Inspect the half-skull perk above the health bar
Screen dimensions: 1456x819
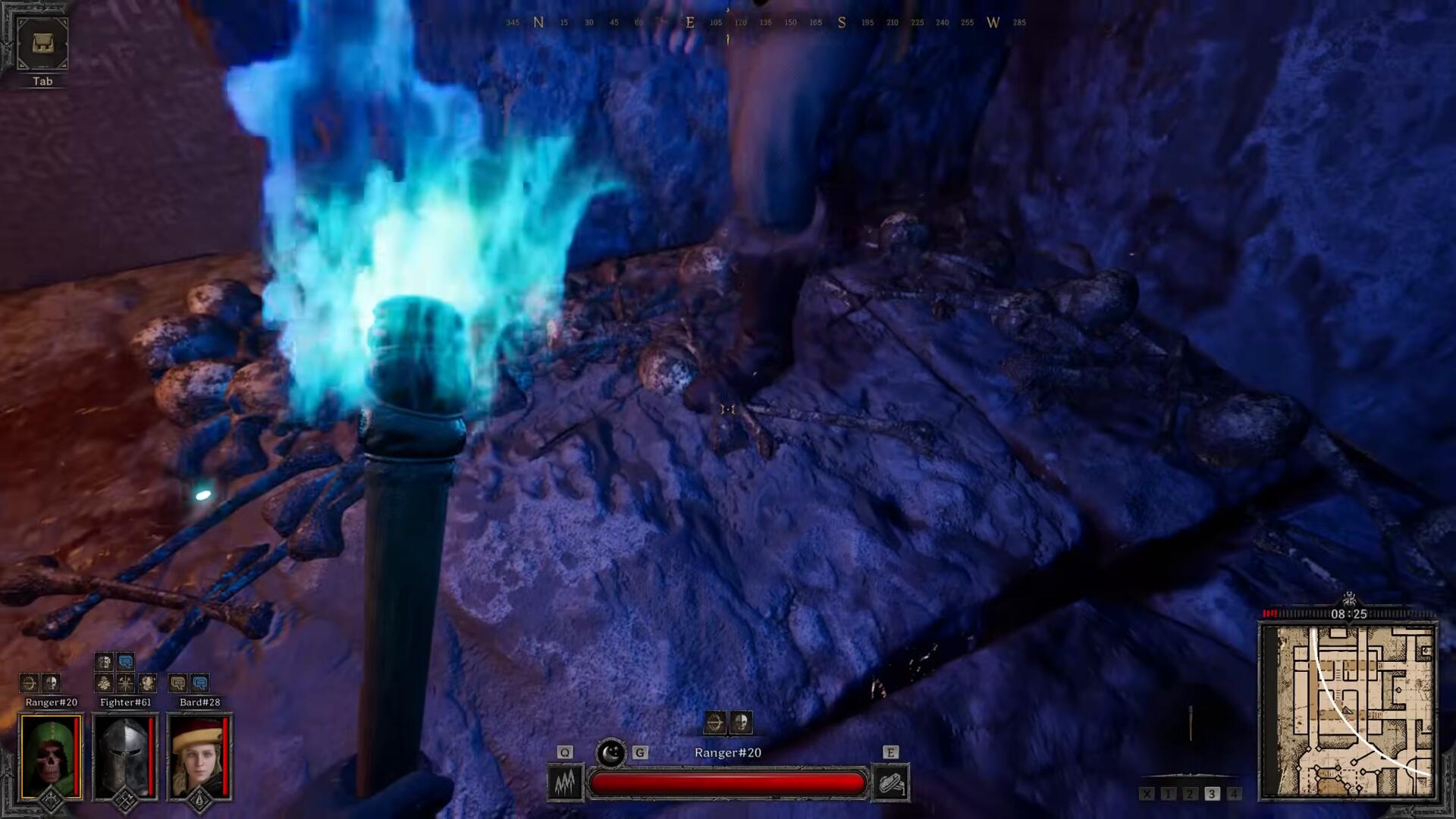coord(741,723)
